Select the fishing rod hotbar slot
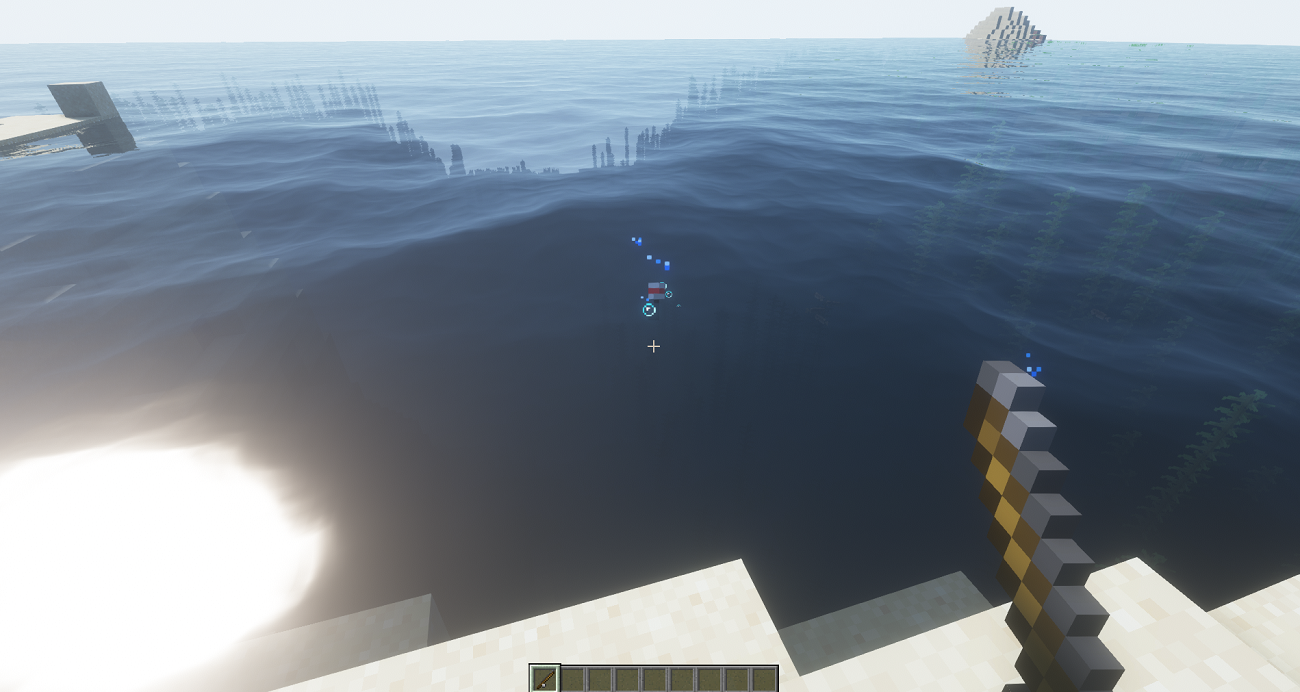This screenshot has height=692, width=1300. [x=545, y=679]
